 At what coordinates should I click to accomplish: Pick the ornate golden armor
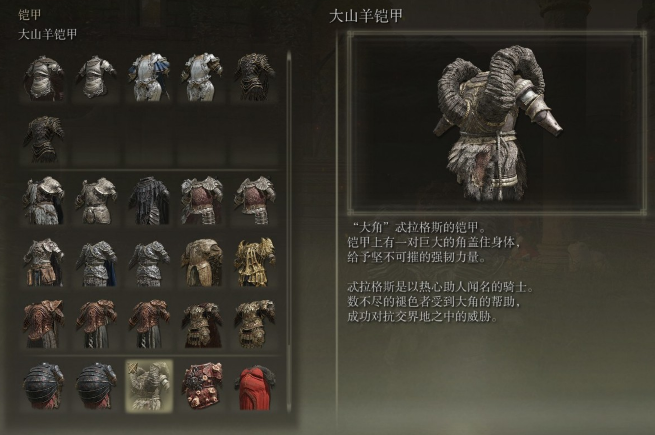pos(253,261)
